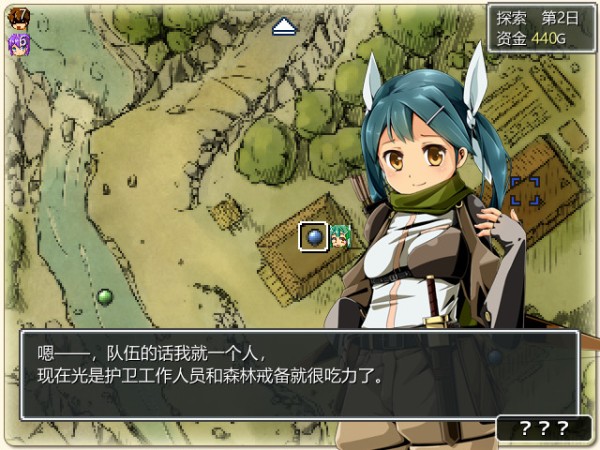
Task: Choose the green orb marker by the river
Action: coord(105,296)
